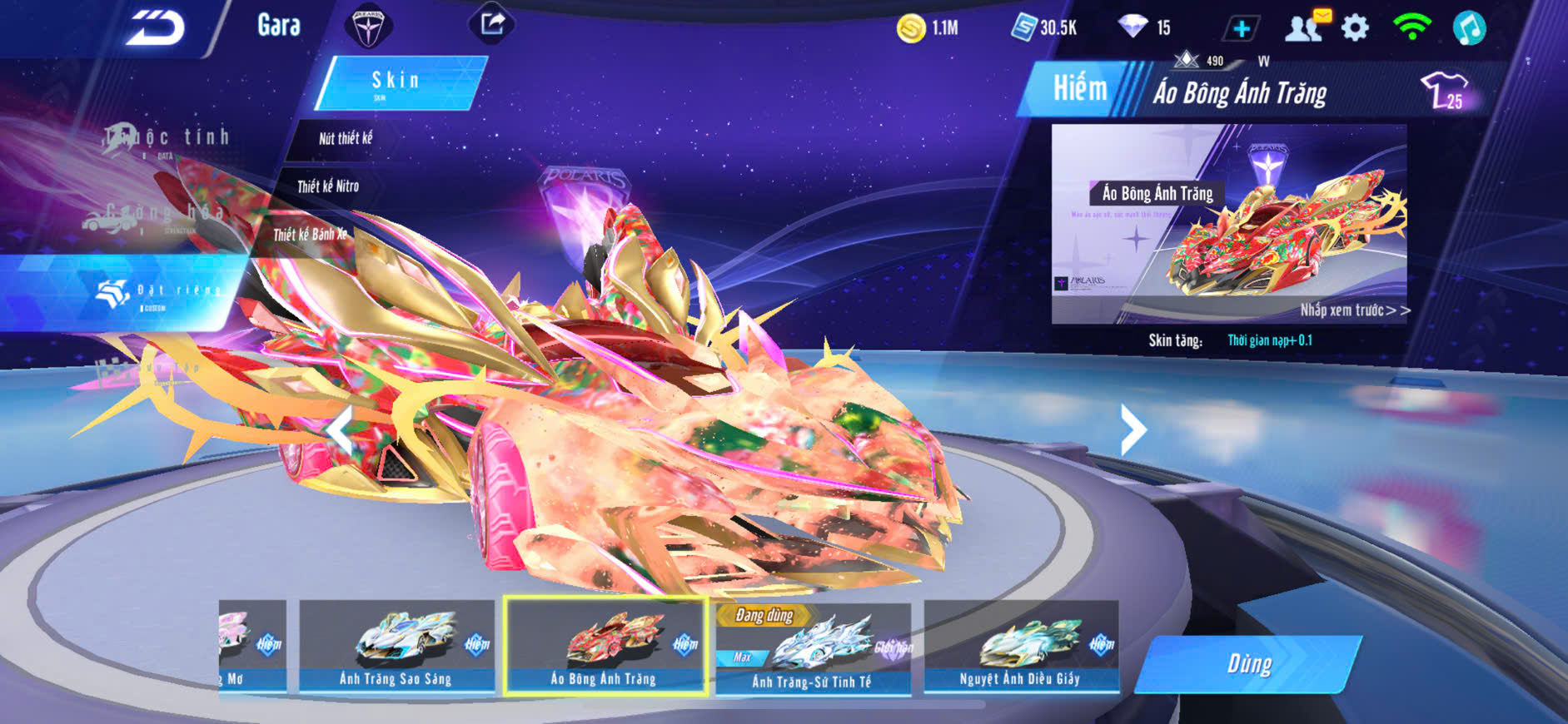This screenshot has width=1568, height=724.
Task: Show the next car skin
Action: coord(1132,429)
